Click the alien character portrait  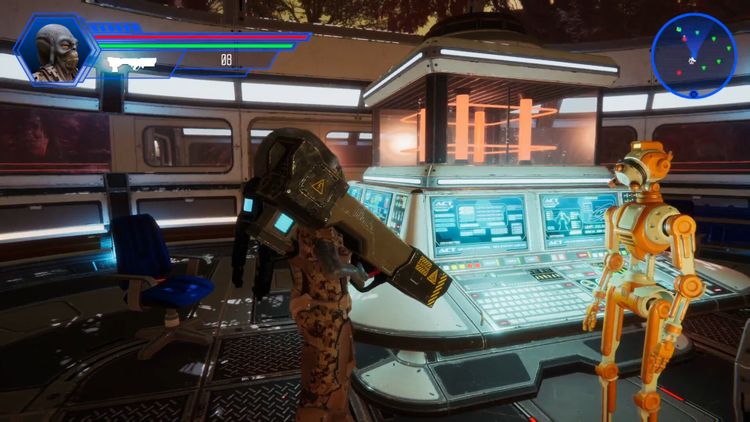click(x=55, y=50)
